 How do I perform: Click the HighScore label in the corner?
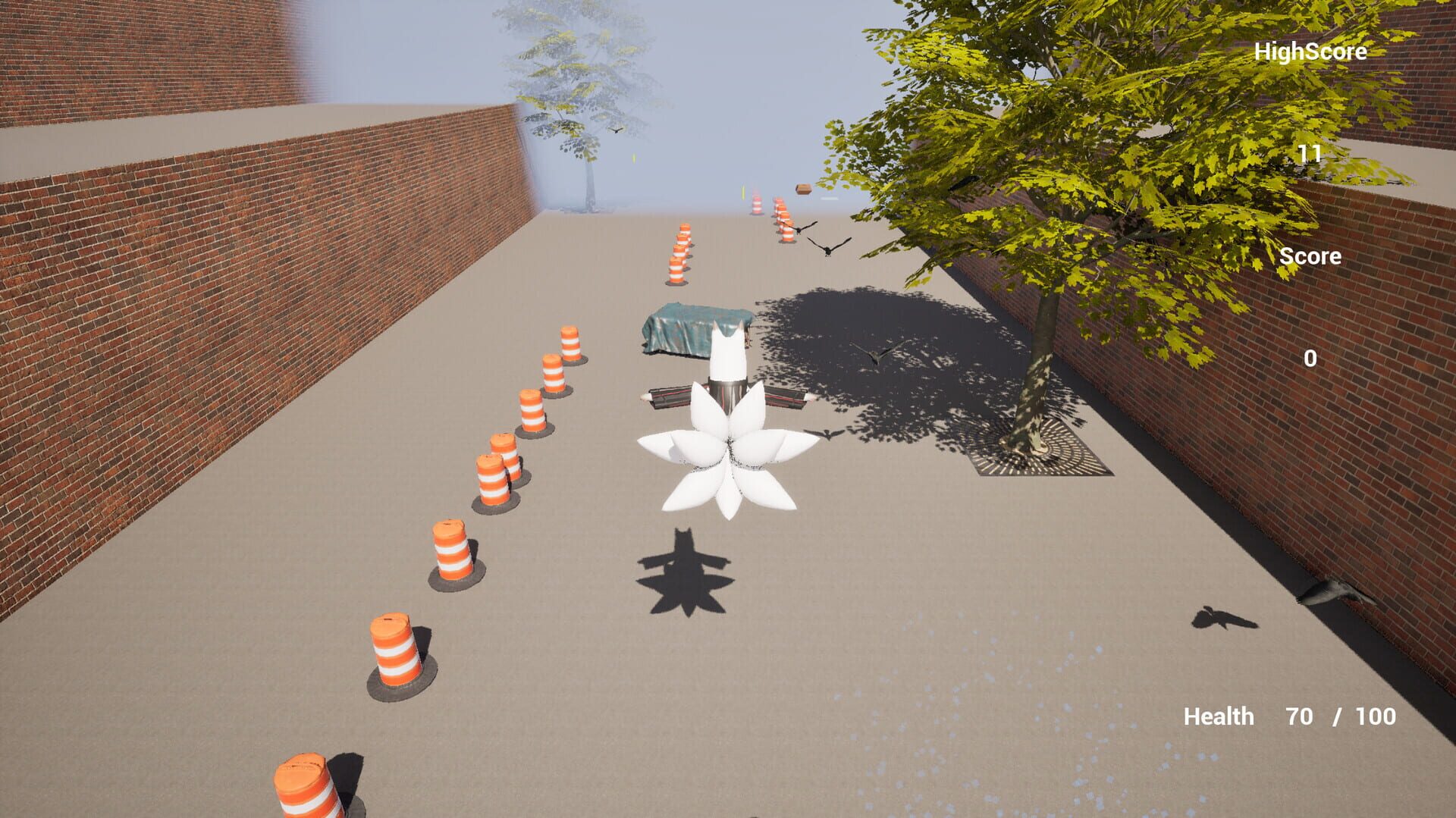coord(1311,52)
